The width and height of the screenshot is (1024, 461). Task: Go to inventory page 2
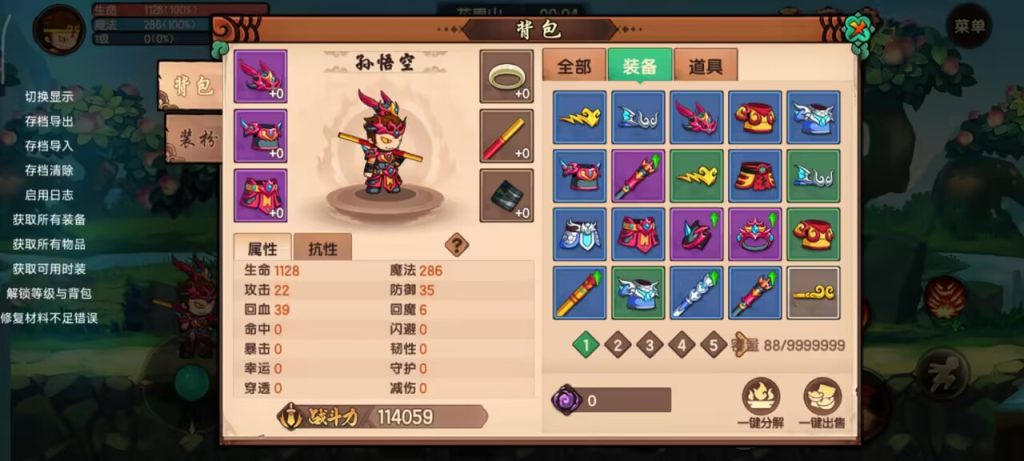[x=618, y=346]
